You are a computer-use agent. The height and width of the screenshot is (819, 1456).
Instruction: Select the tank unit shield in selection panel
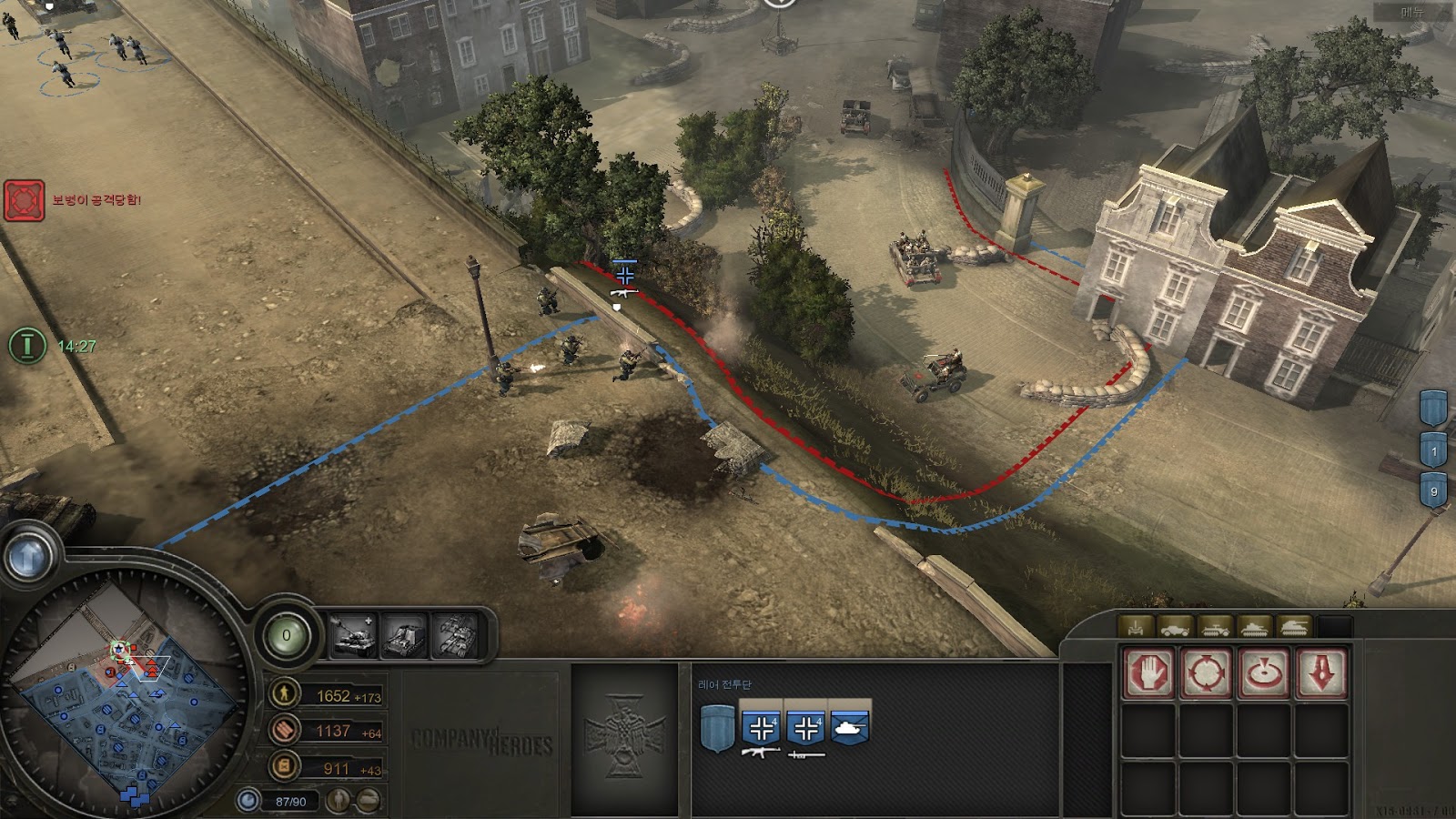[x=850, y=727]
